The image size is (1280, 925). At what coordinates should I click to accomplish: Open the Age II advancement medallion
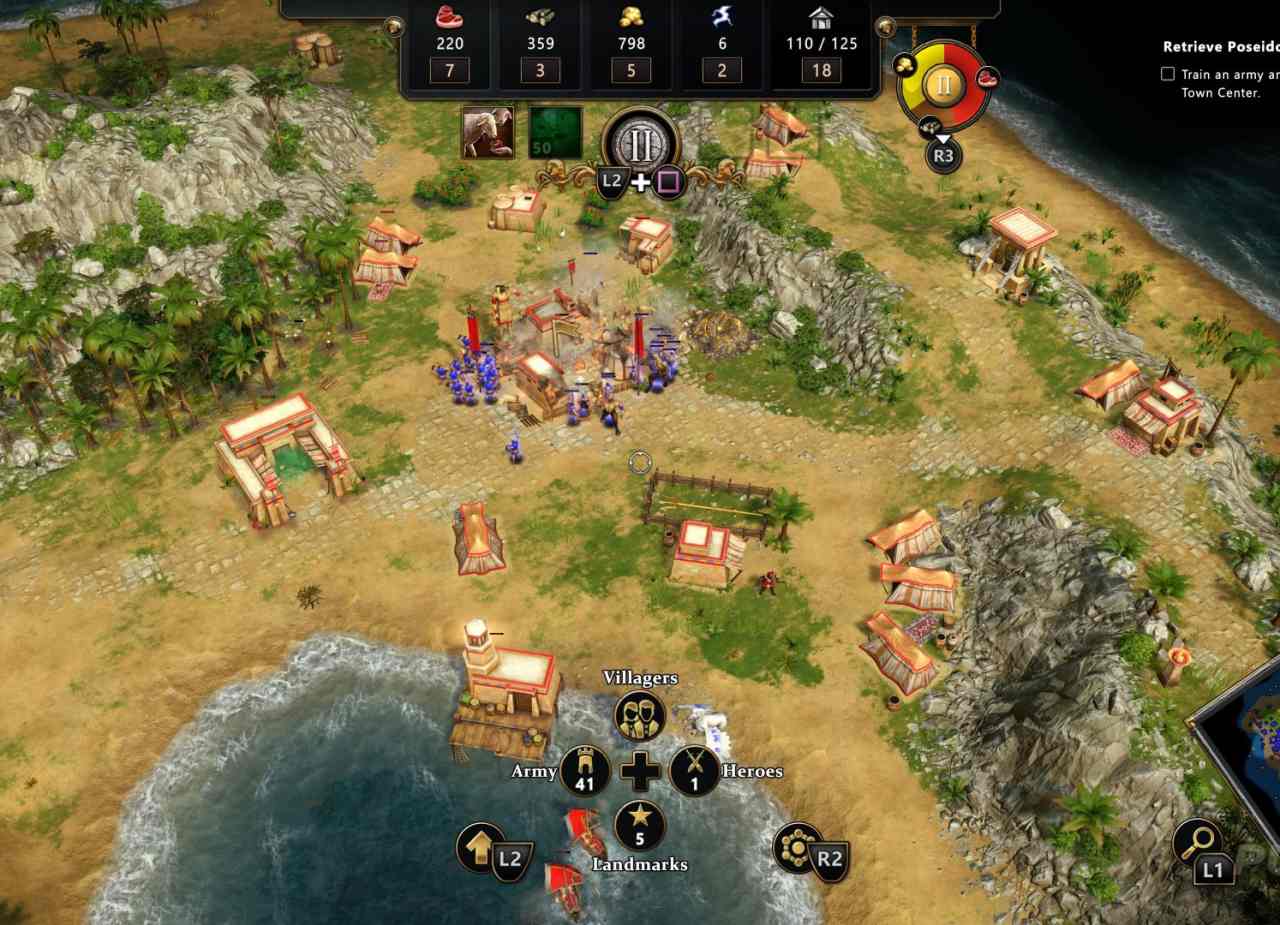641,143
